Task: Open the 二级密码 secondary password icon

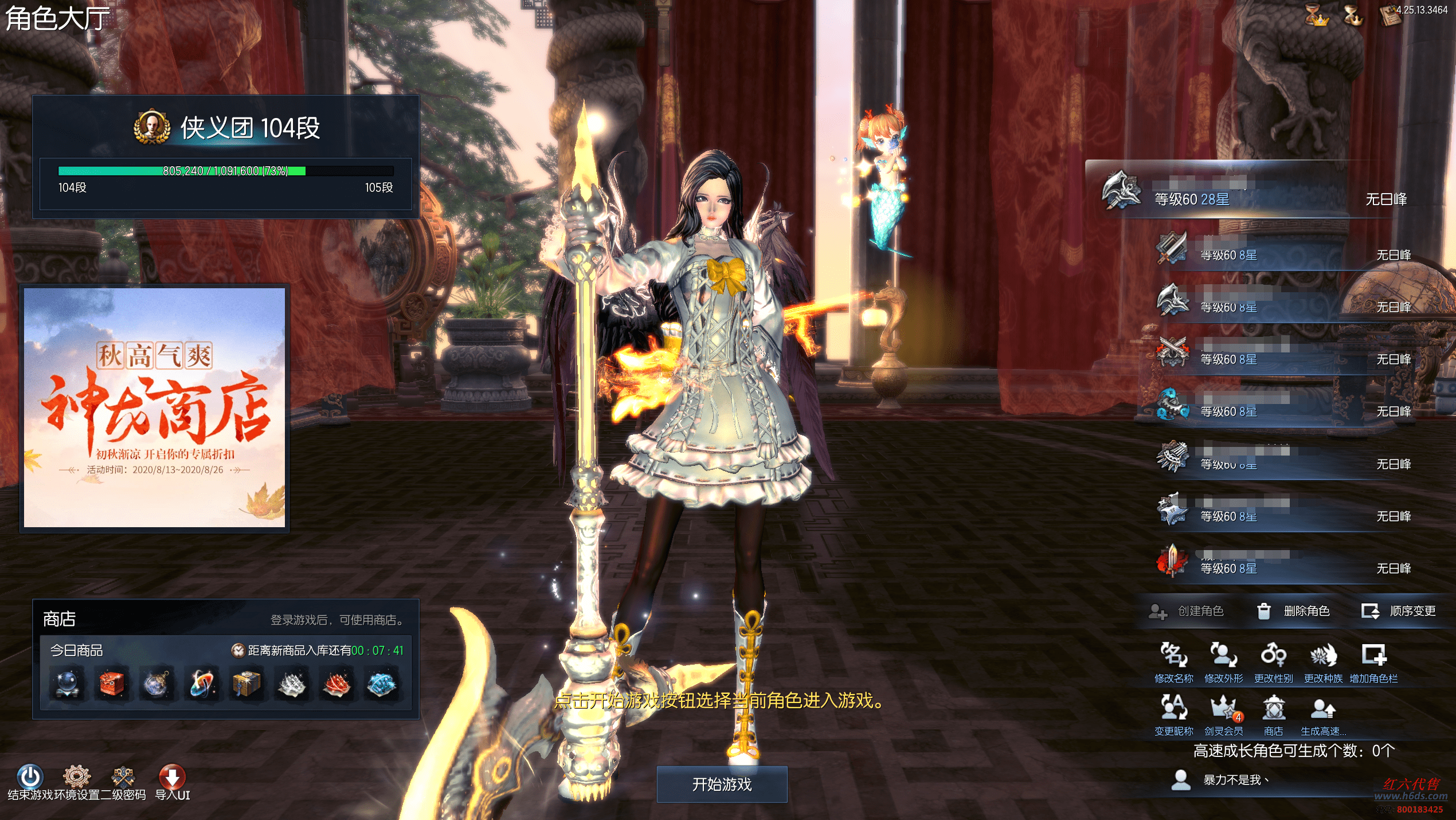Action: pos(123,777)
